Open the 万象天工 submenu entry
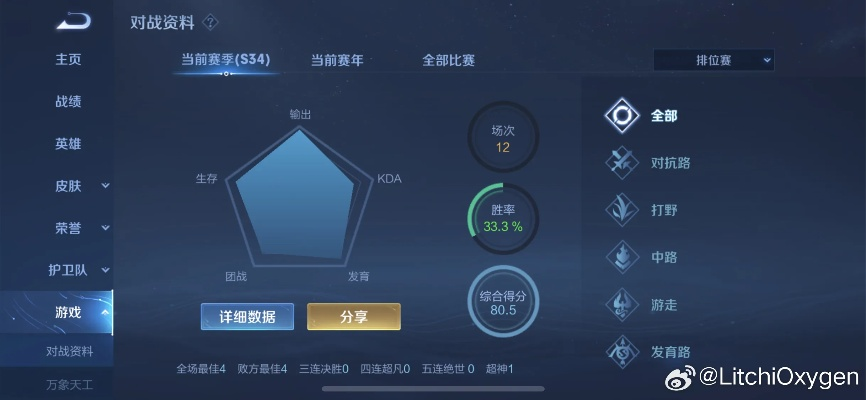Image resolution: width=866 pixels, height=400 pixels. tap(69, 384)
